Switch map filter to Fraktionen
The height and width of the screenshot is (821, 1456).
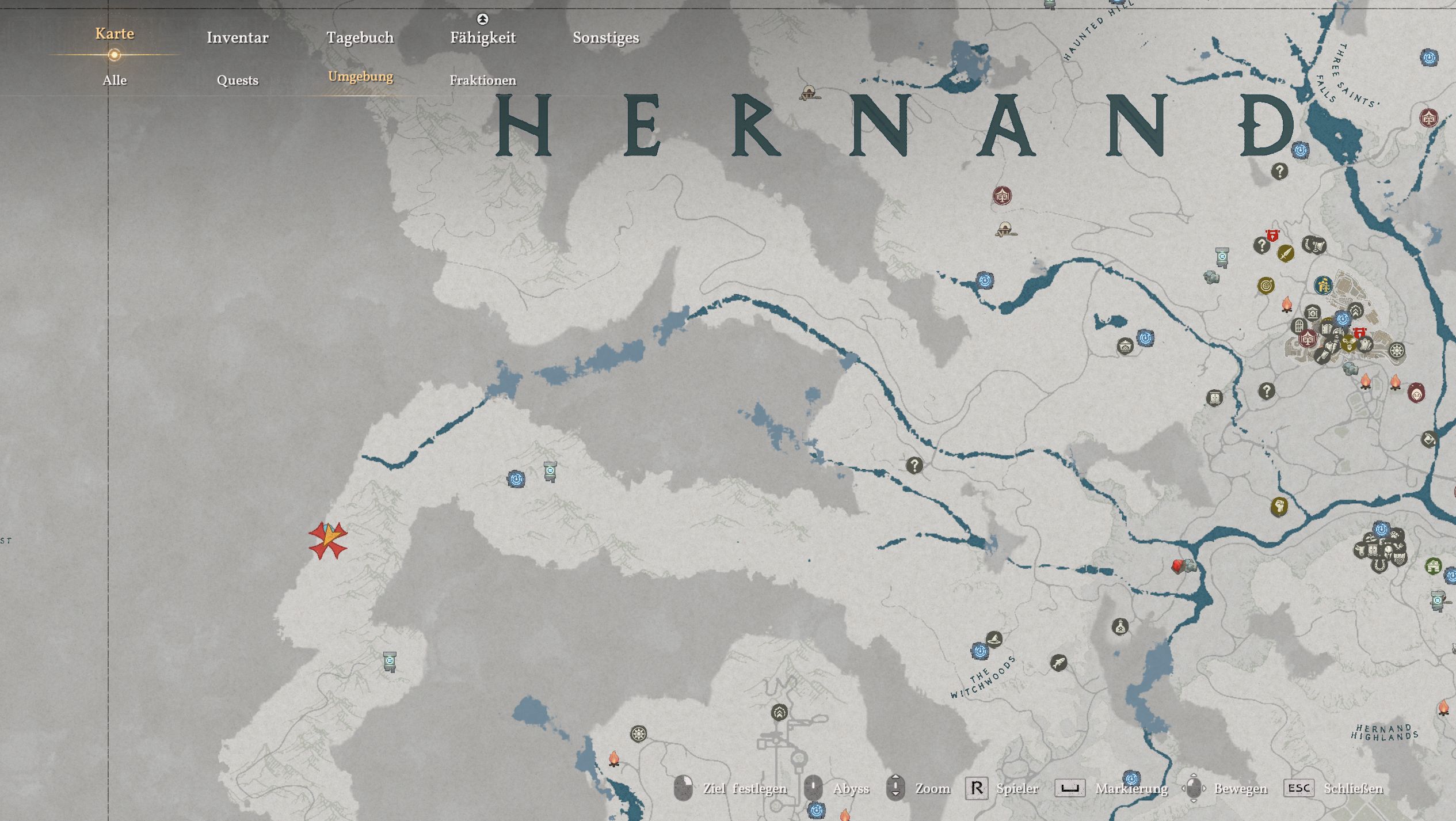pyautogui.click(x=482, y=80)
